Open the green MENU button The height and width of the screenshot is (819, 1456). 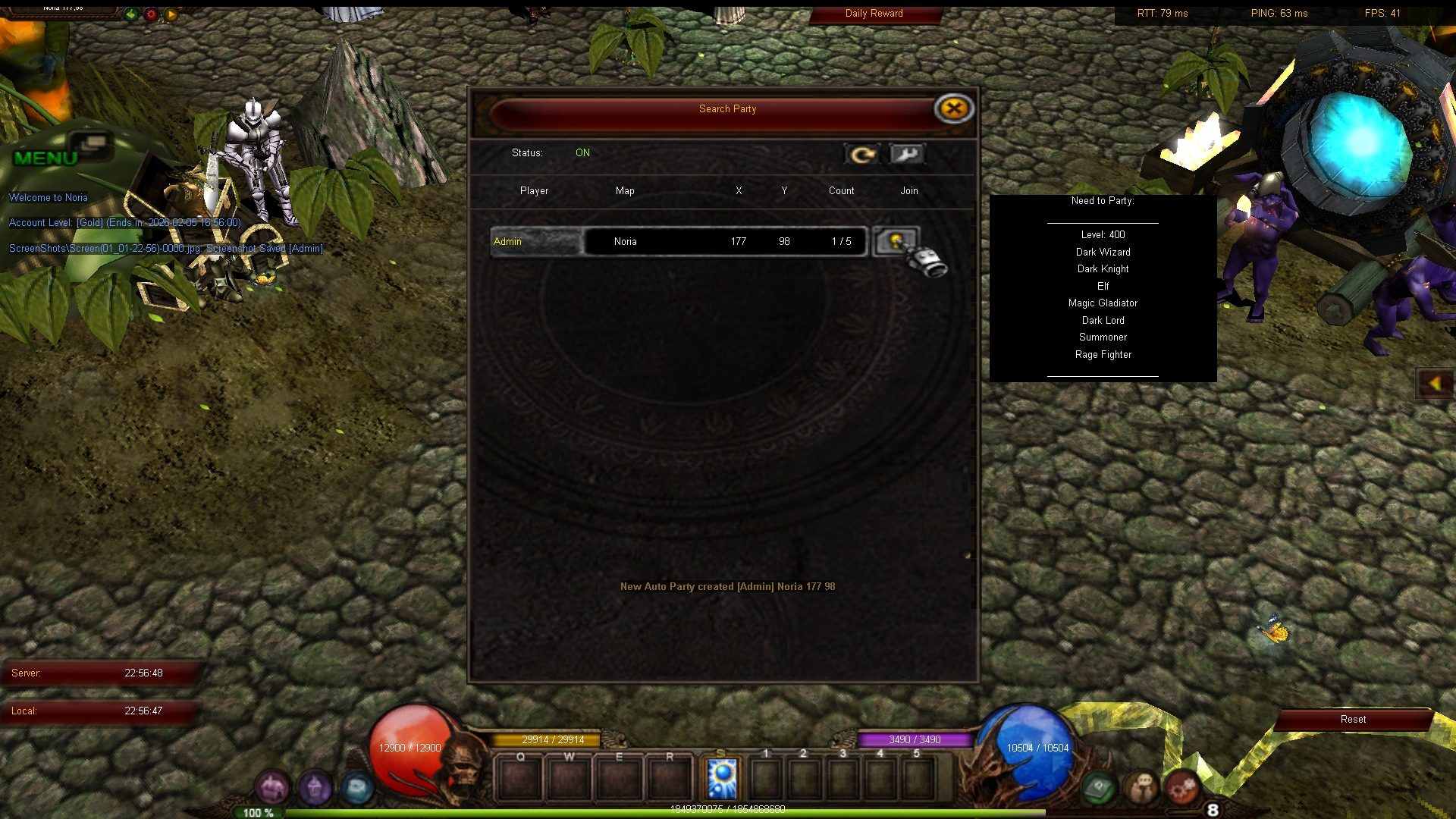click(47, 157)
